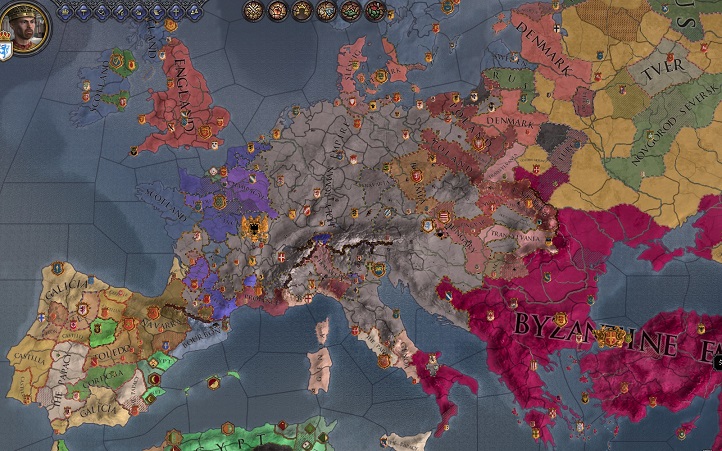Open the green emblem alert icon
Viewport: 722px width, 451px height.
(x=351, y=10)
